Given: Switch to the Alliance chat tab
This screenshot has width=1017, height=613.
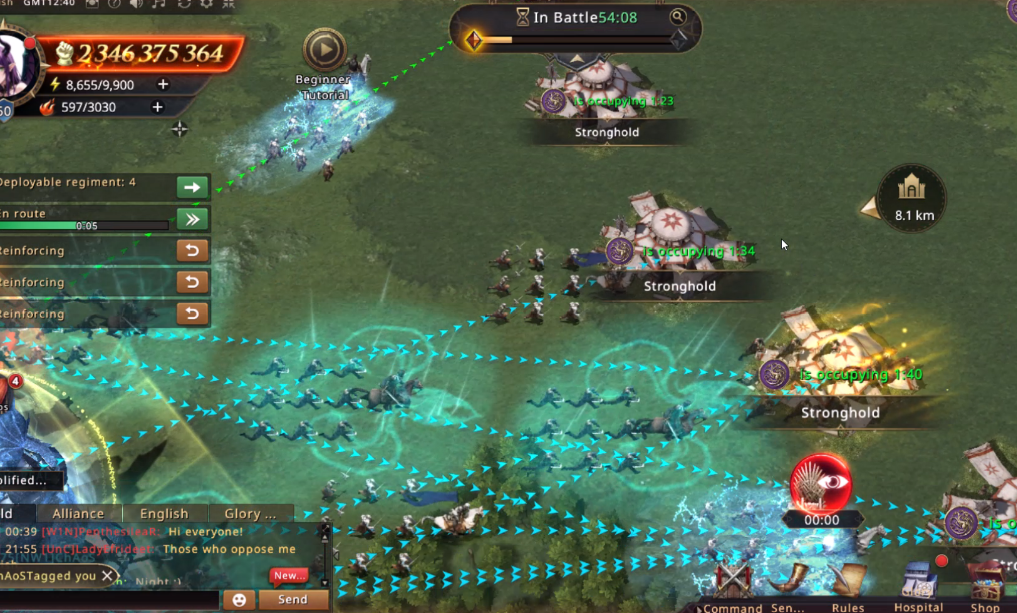Looking at the screenshot, I should tap(78, 514).
